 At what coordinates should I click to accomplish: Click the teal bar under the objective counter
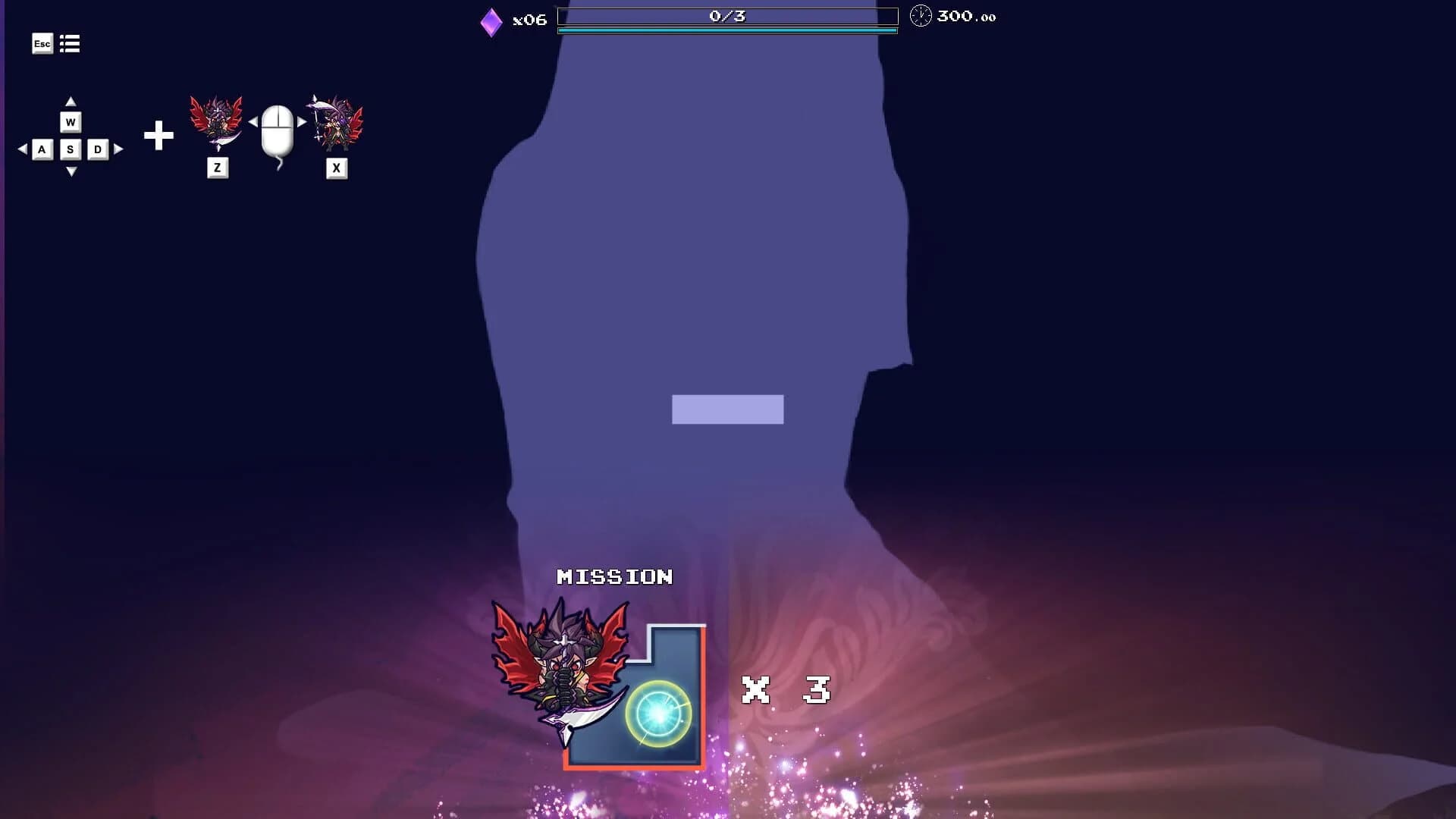point(726,30)
